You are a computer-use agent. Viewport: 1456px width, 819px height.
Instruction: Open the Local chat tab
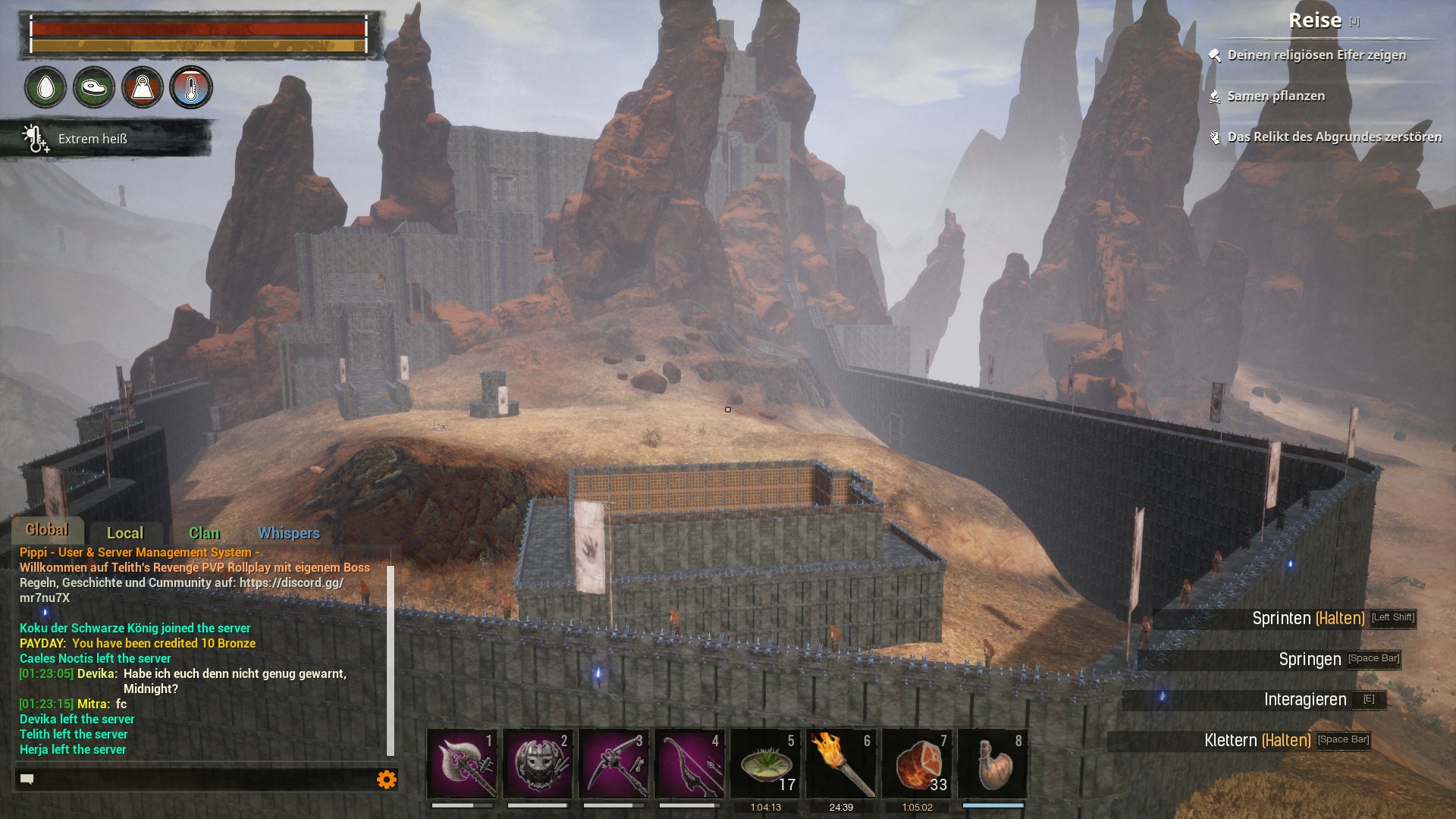[x=125, y=533]
